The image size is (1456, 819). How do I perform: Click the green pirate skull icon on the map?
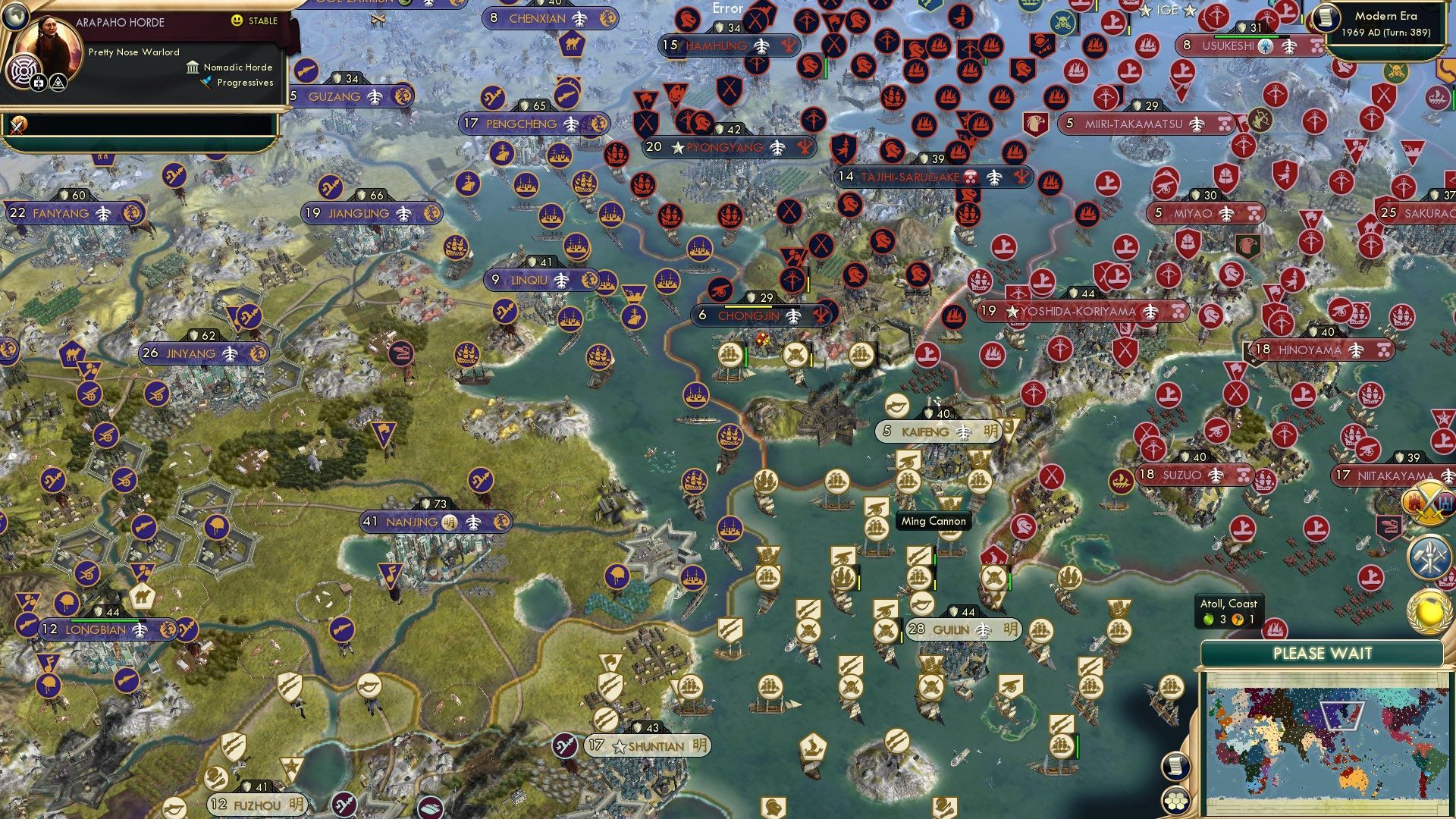[x=1397, y=72]
